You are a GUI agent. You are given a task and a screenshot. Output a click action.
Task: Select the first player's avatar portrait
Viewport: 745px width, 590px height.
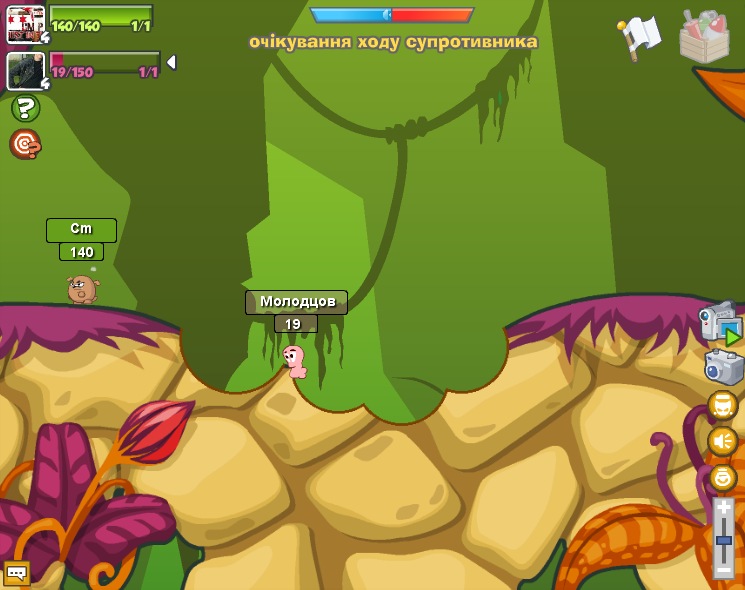[x=25, y=24]
